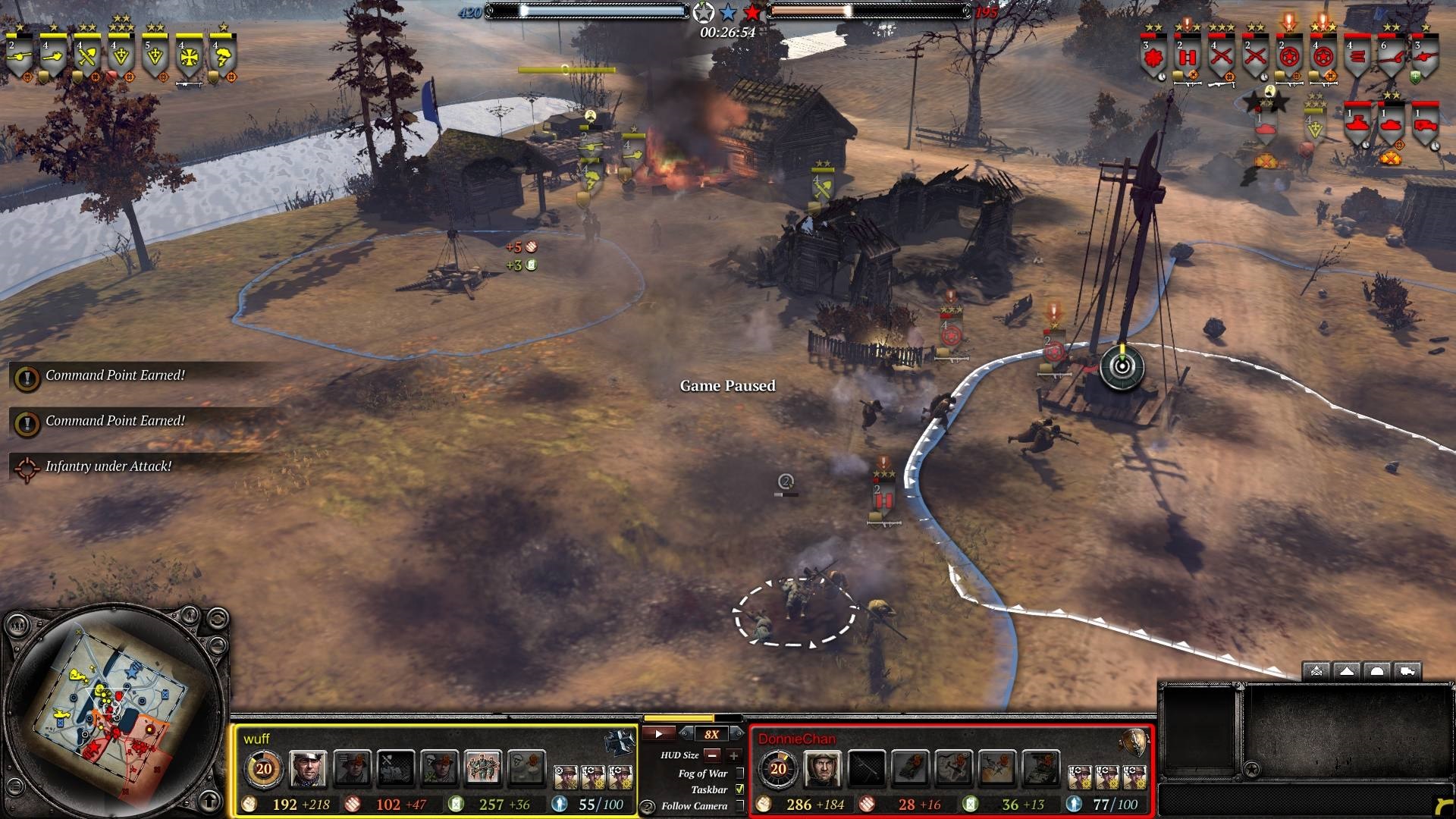Select the 'Infantry under Attack!' notification
Image resolution: width=1456 pixels, height=819 pixels.
pyautogui.click(x=108, y=466)
